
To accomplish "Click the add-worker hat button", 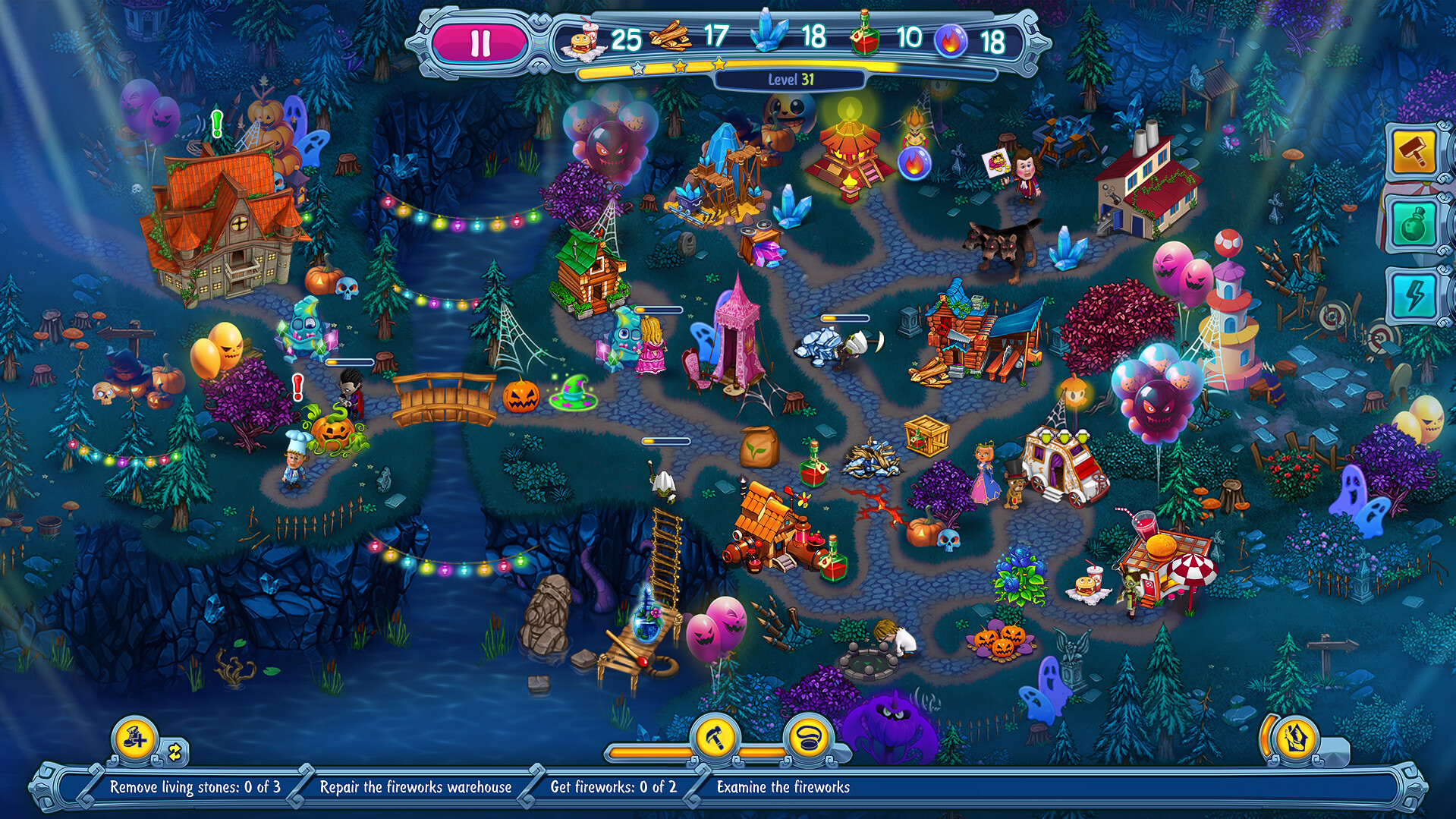I will pos(135,738).
